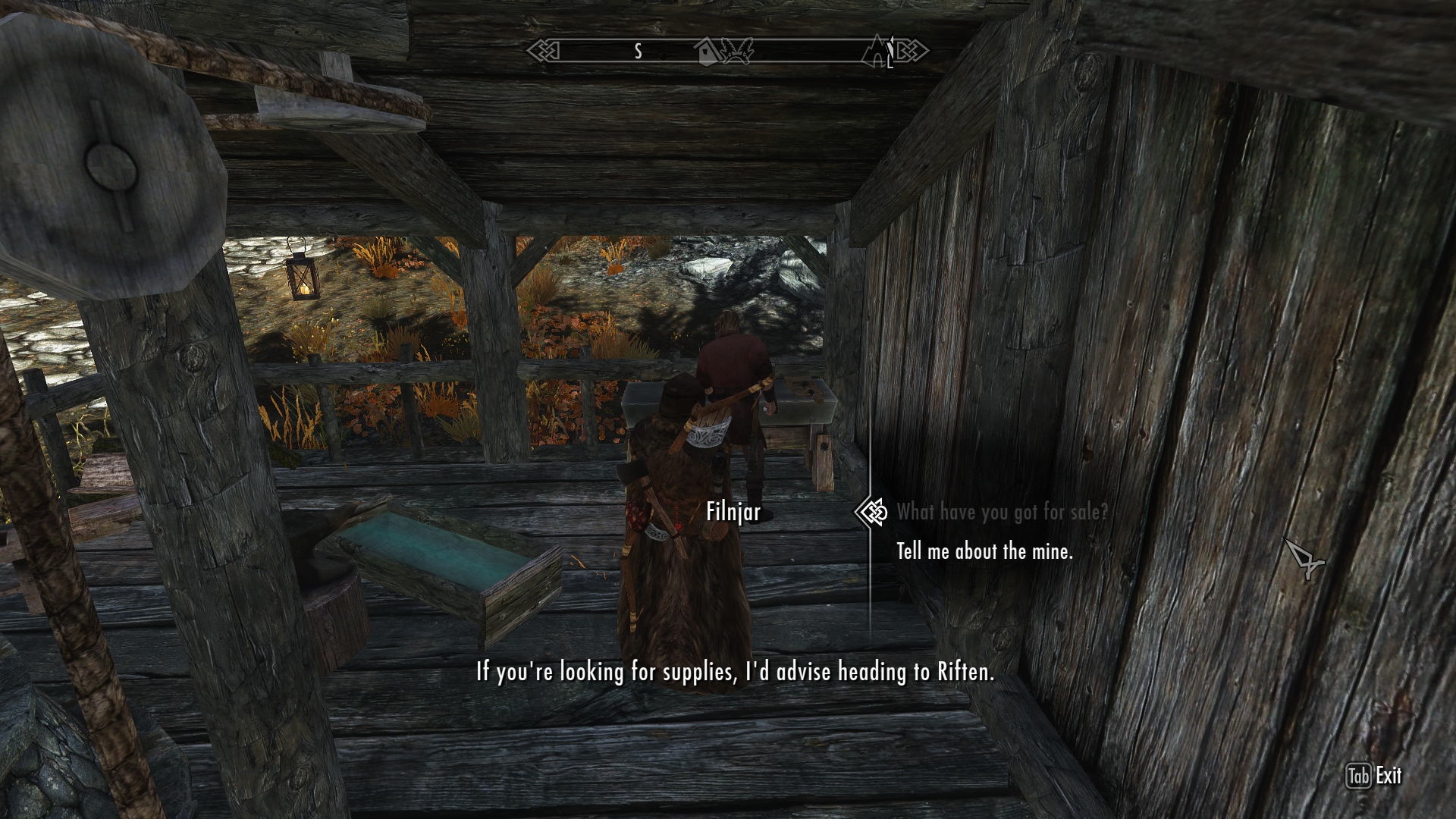Choose "Tell me about the mine."
This screenshot has height=819, width=1456.
point(984,551)
